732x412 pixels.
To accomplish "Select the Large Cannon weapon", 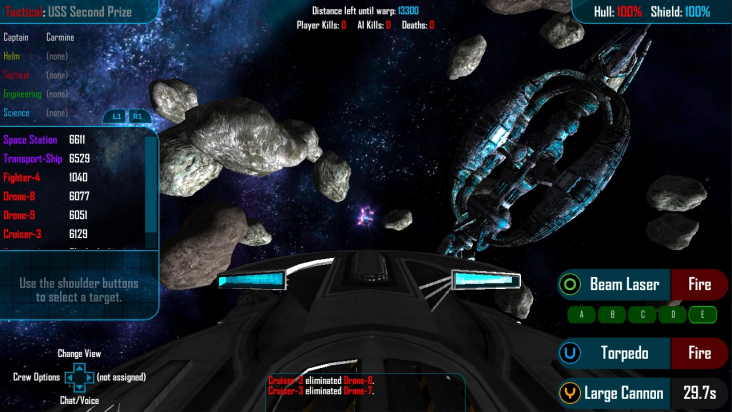I will click(x=625, y=393).
